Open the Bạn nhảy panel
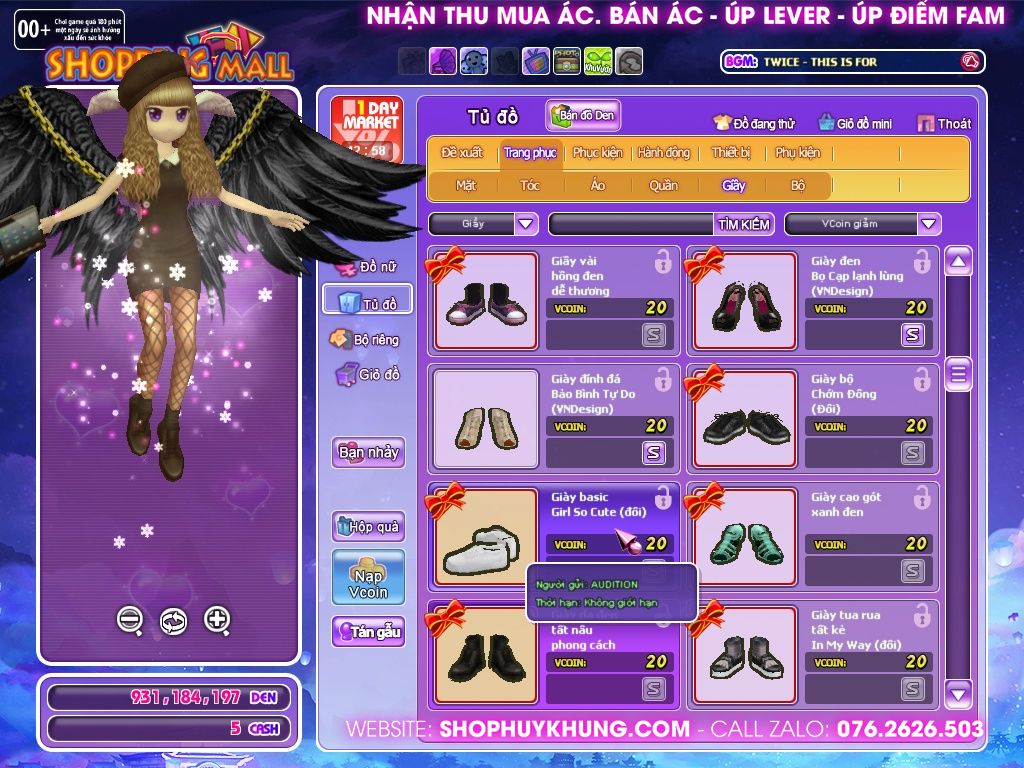This screenshot has width=1024, height=768. pyautogui.click(x=368, y=452)
